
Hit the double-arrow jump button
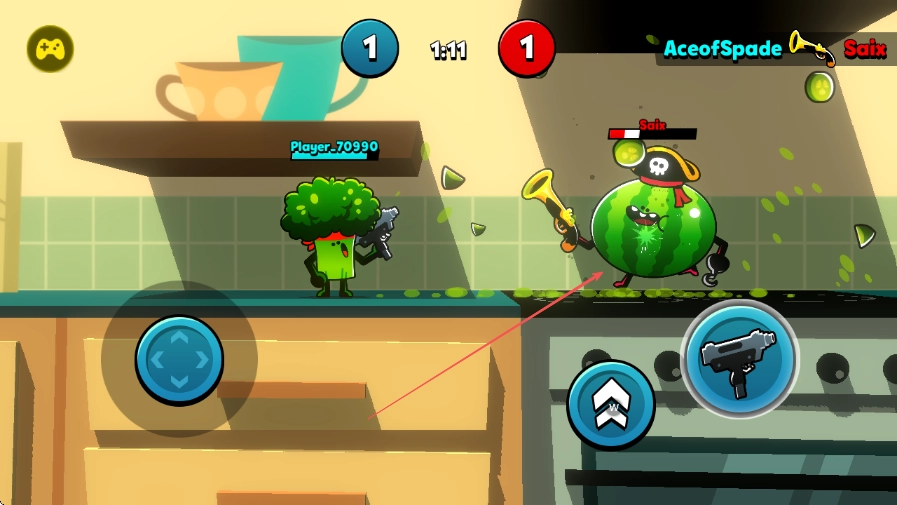[x=610, y=404]
